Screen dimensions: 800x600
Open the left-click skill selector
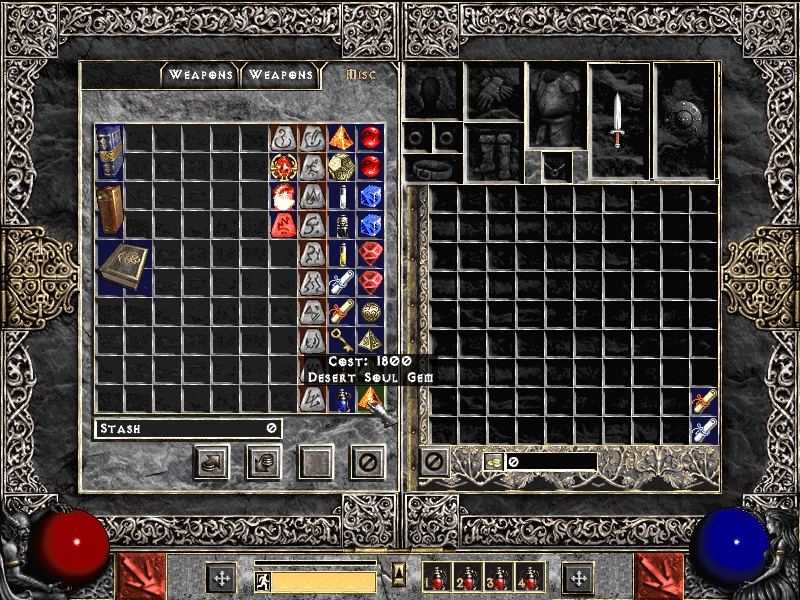[142, 578]
